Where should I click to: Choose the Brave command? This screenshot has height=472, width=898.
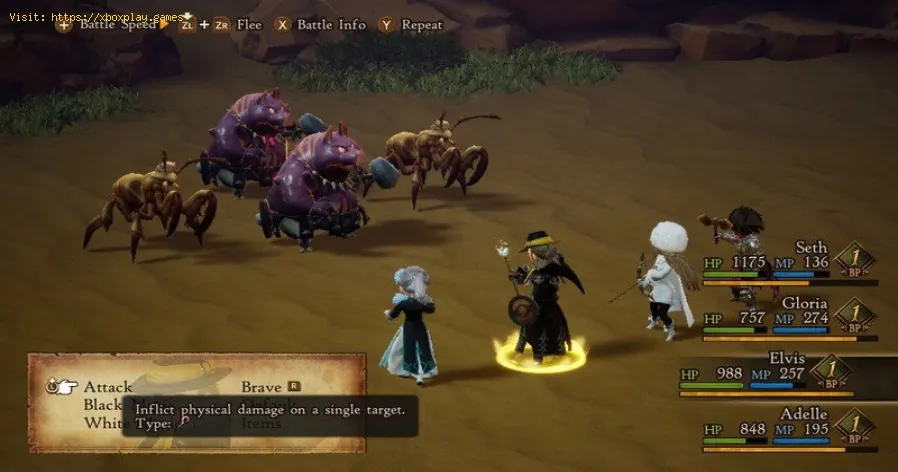[x=262, y=386]
